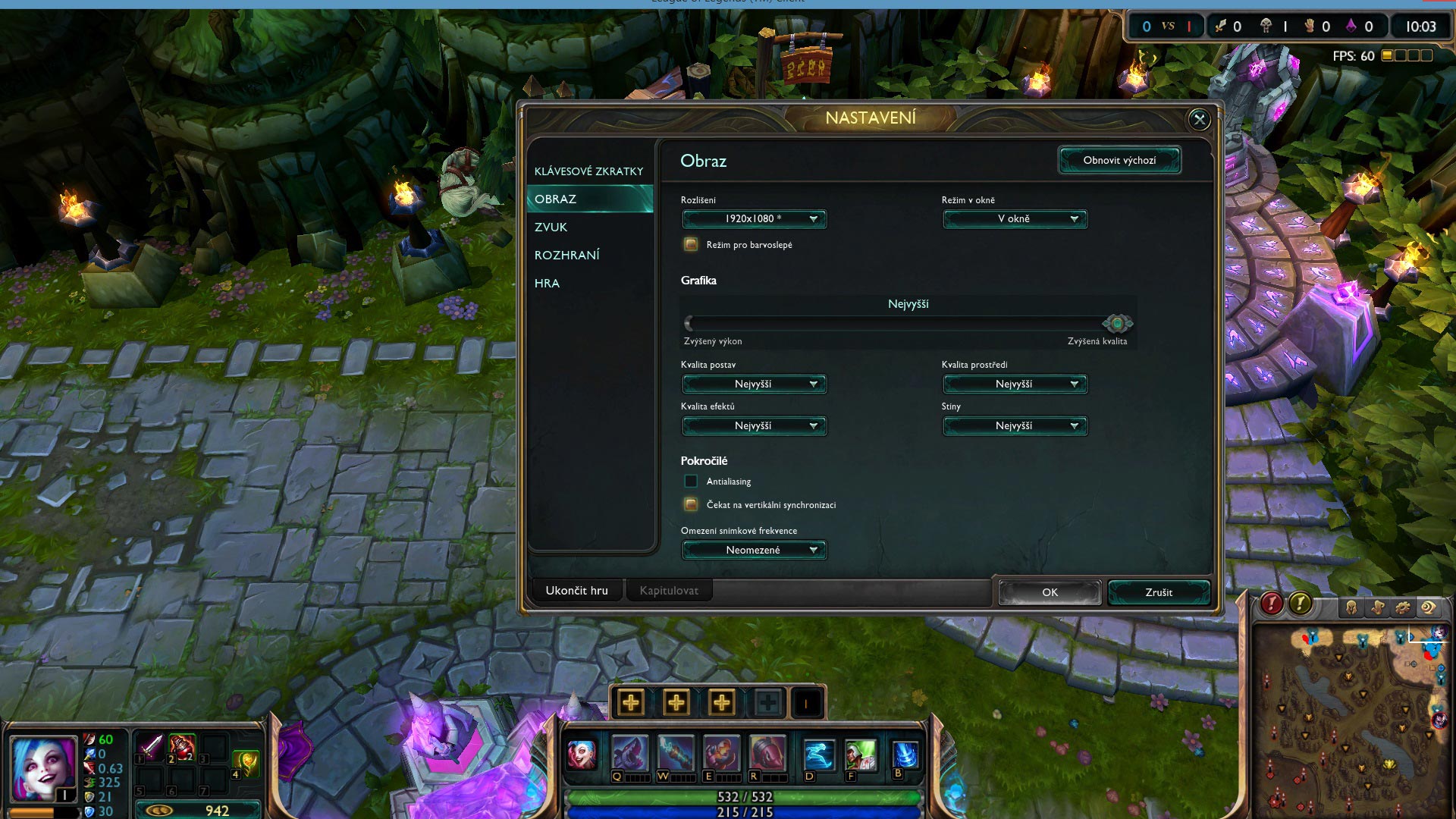Confirm settings with the OK button
This screenshot has height=819, width=1456.
click(x=1050, y=592)
